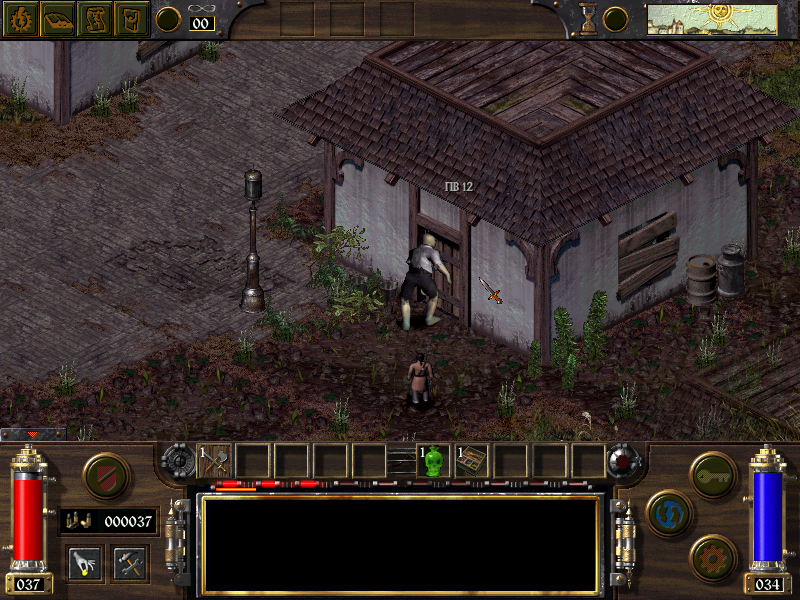Click the red light dial right of hotbar
800x600 pixels.
(624, 461)
